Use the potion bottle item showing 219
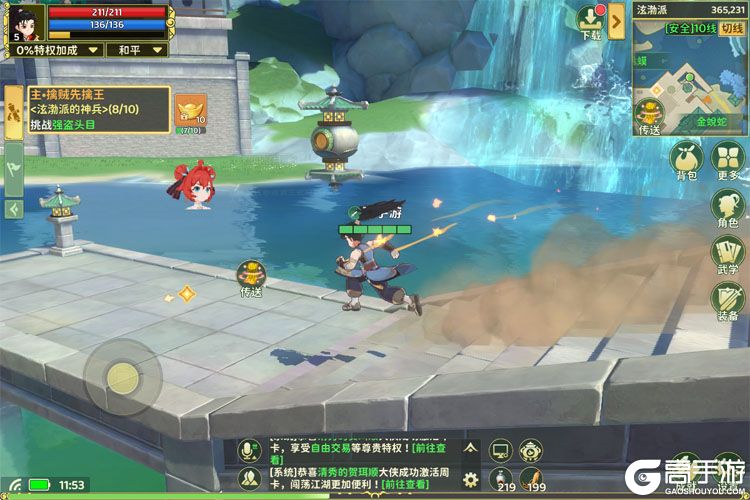750x500 pixels. click(x=503, y=479)
